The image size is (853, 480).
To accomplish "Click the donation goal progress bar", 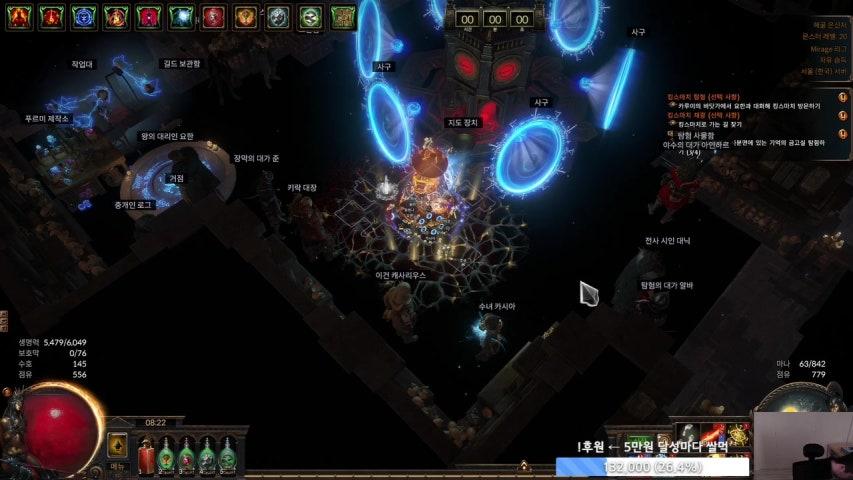I will click(652, 466).
